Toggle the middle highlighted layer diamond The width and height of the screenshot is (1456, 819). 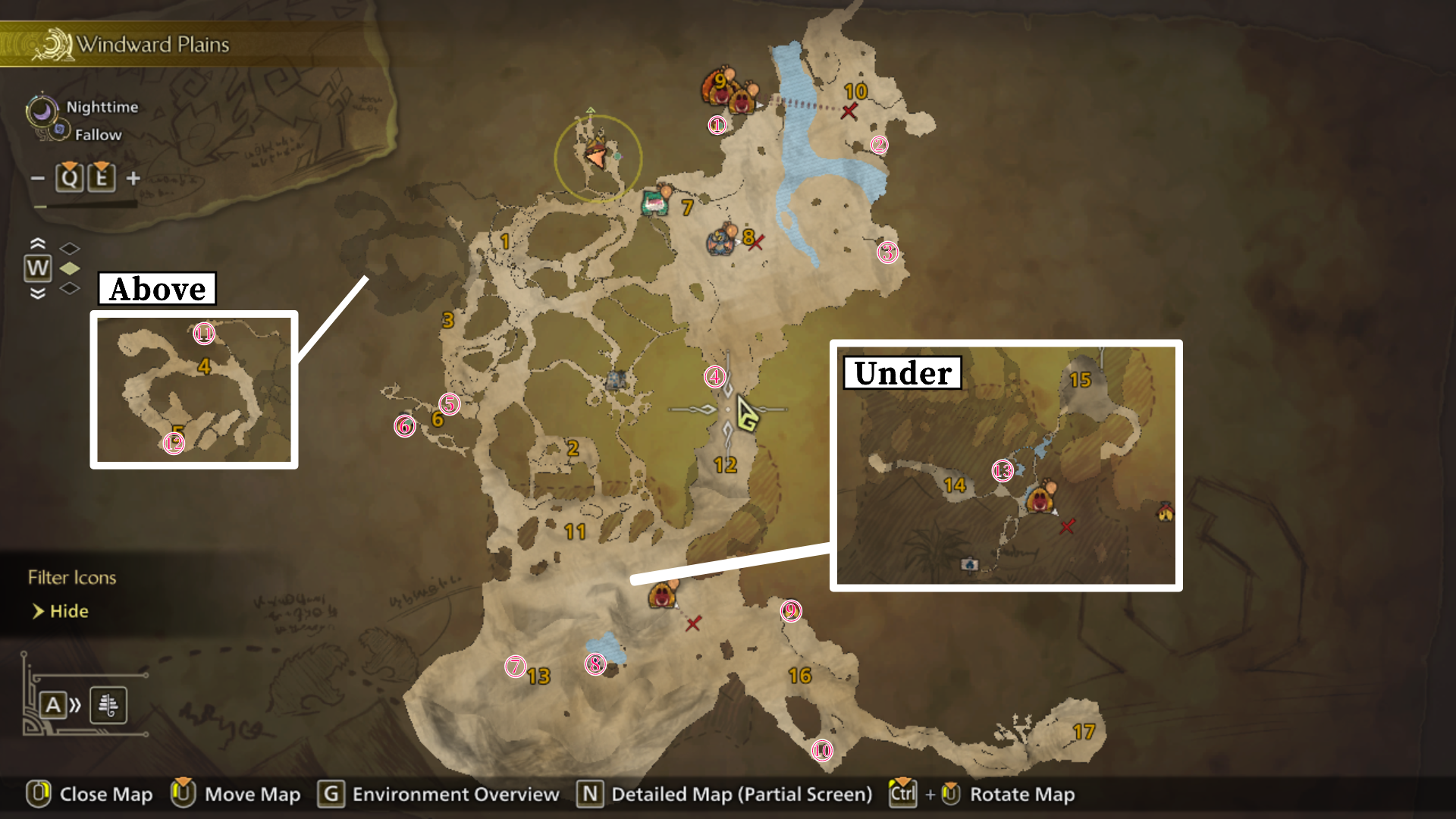(69, 267)
